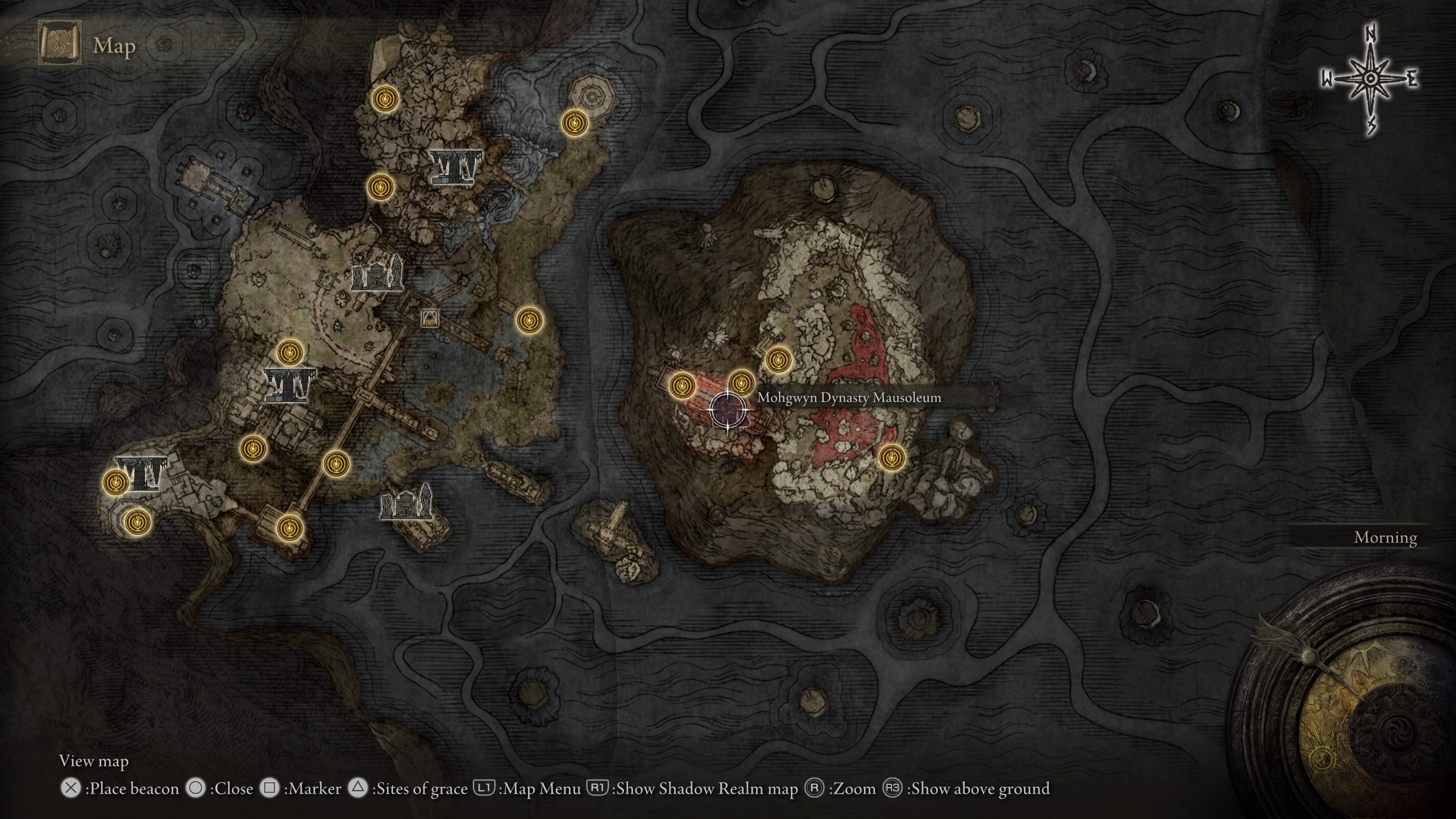The image size is (1456, 819).
Task: Select the hooded merchant map marker
Action: tap(430, 318)
